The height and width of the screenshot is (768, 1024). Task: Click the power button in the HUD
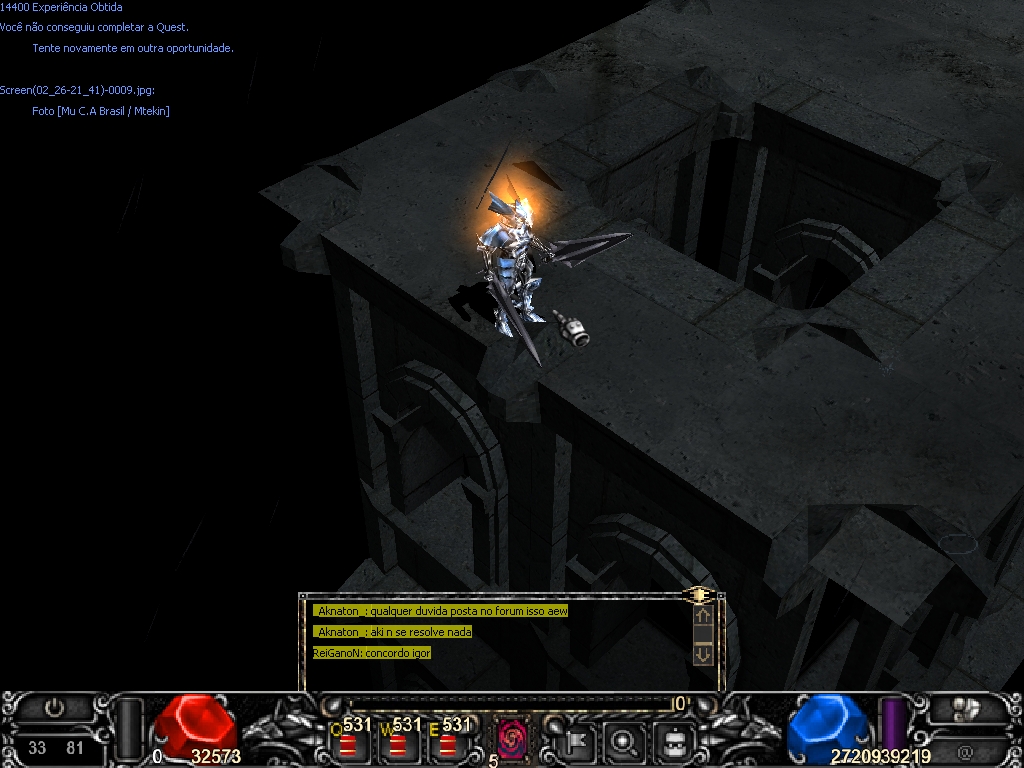point(56,708)
